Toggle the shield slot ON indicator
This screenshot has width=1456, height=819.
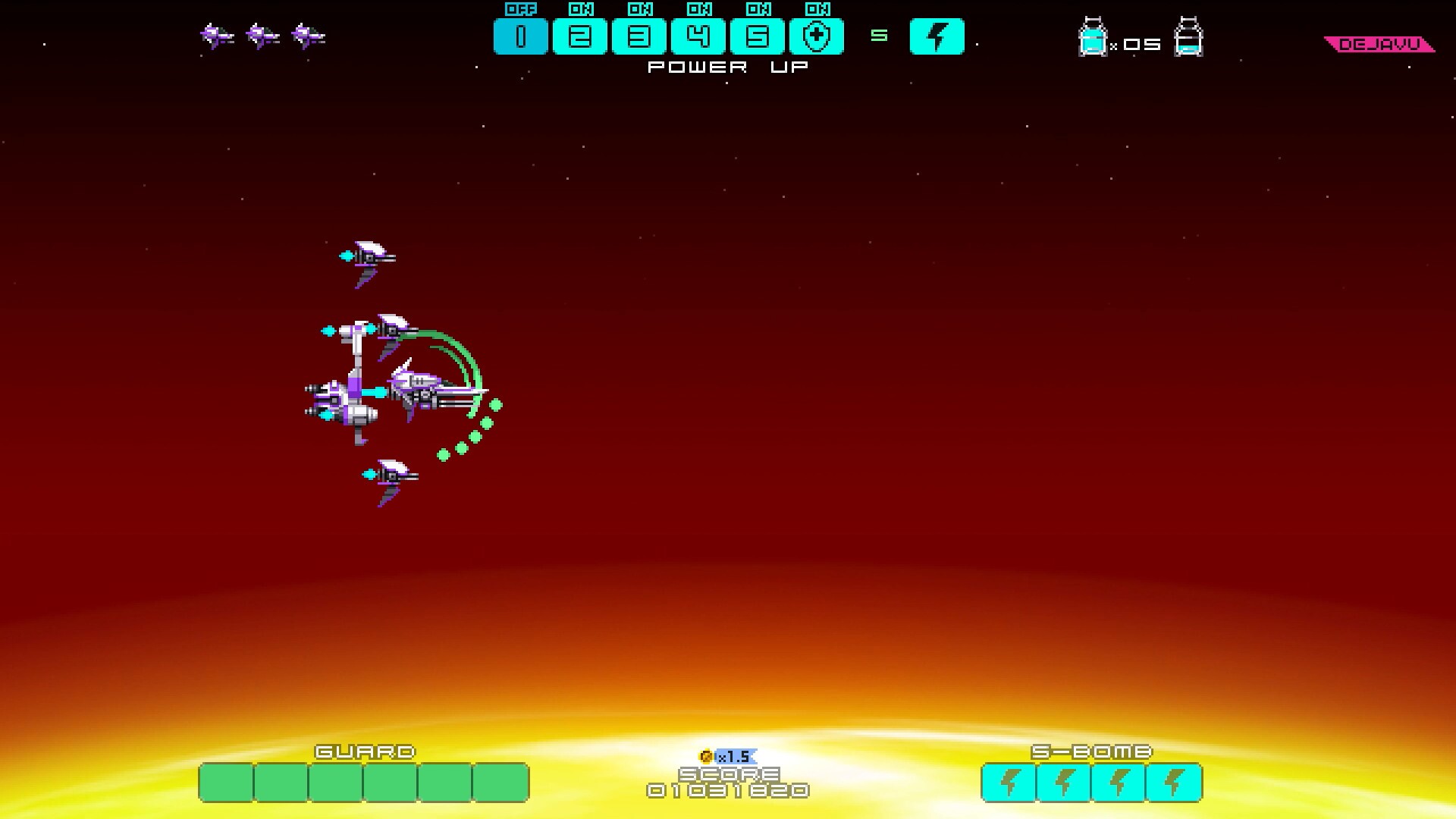click(x=818, y=10)
